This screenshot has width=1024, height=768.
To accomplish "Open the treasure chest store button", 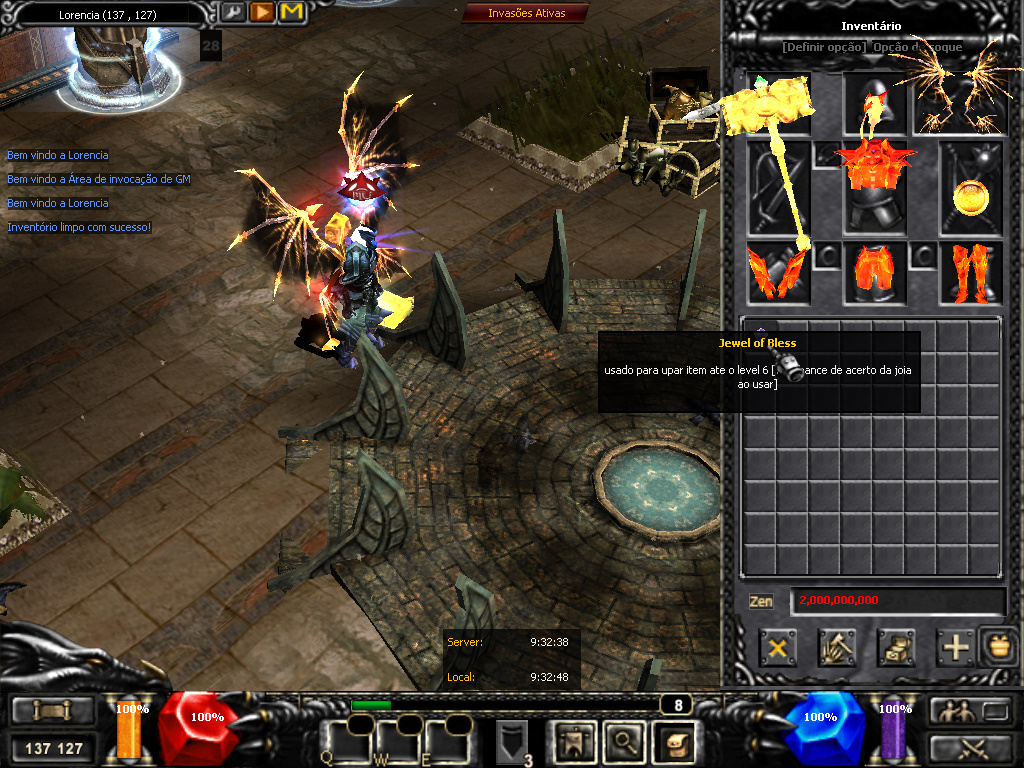I will pos(896,648).
